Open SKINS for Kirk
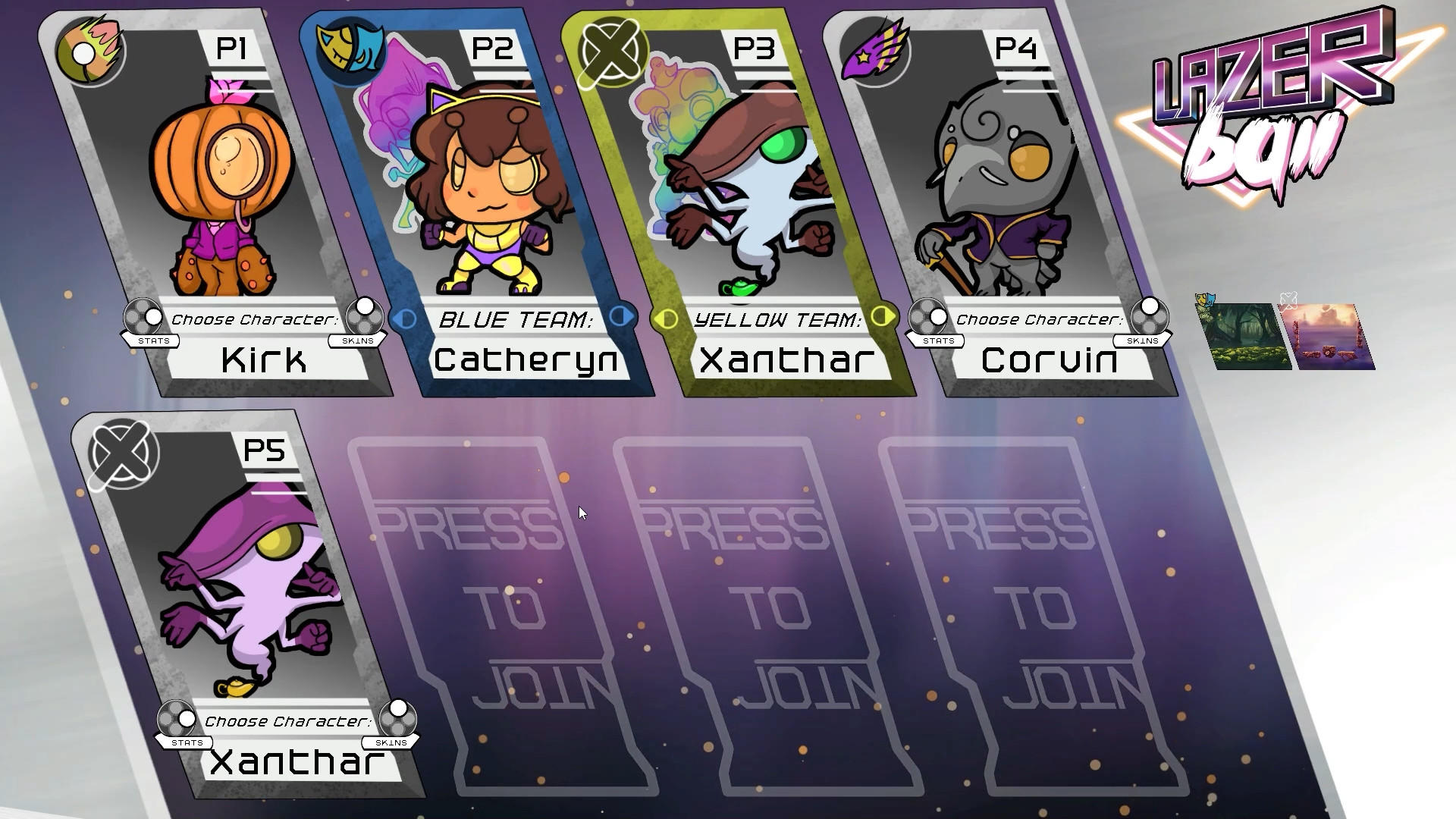Viewport: 1456px width, 819px height. tap(358, 340)
